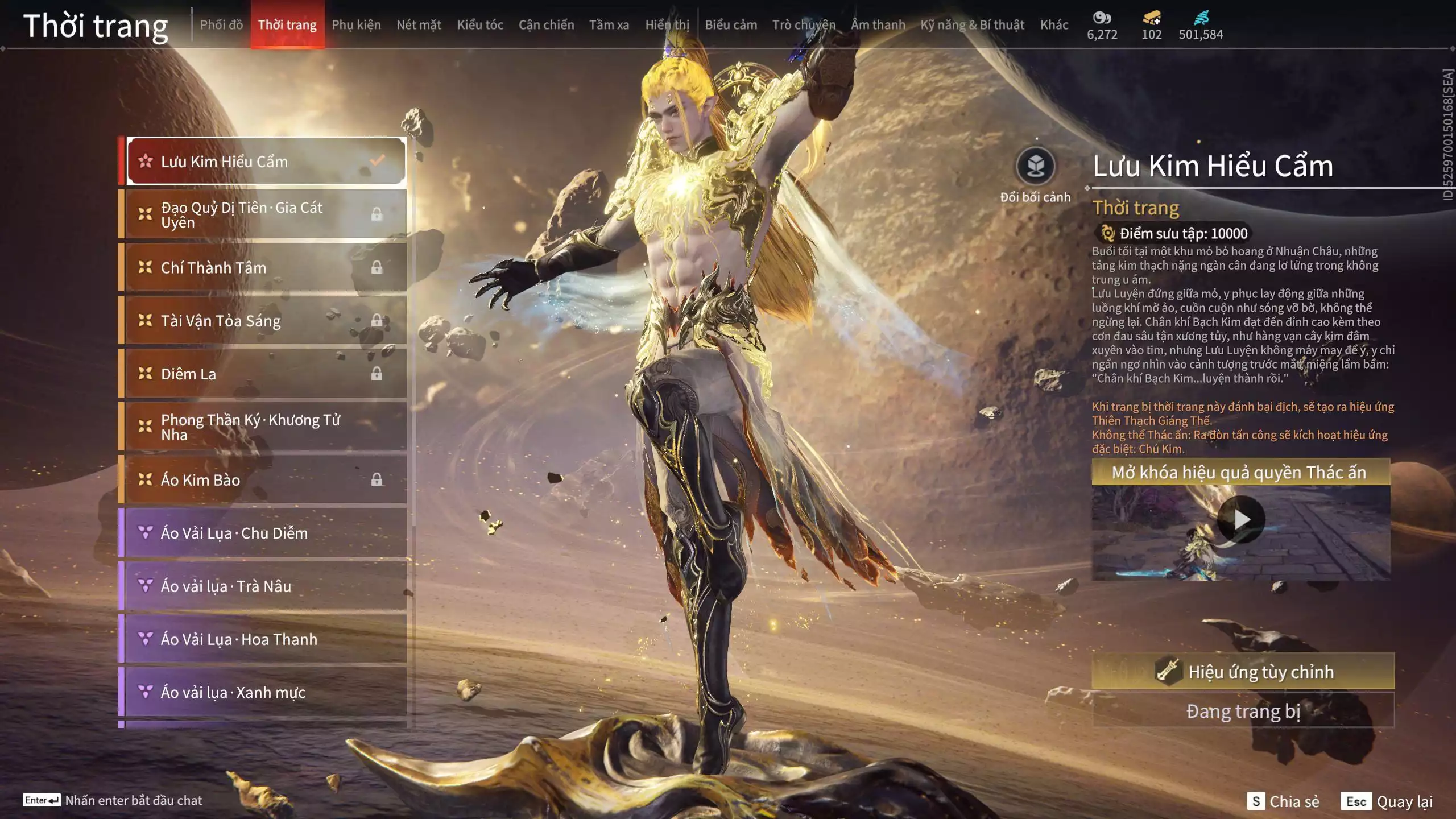Viewport: 1456px width, 819px height.
Task: Switch to the Phối đồ tab
Action: tap(221, 25)
